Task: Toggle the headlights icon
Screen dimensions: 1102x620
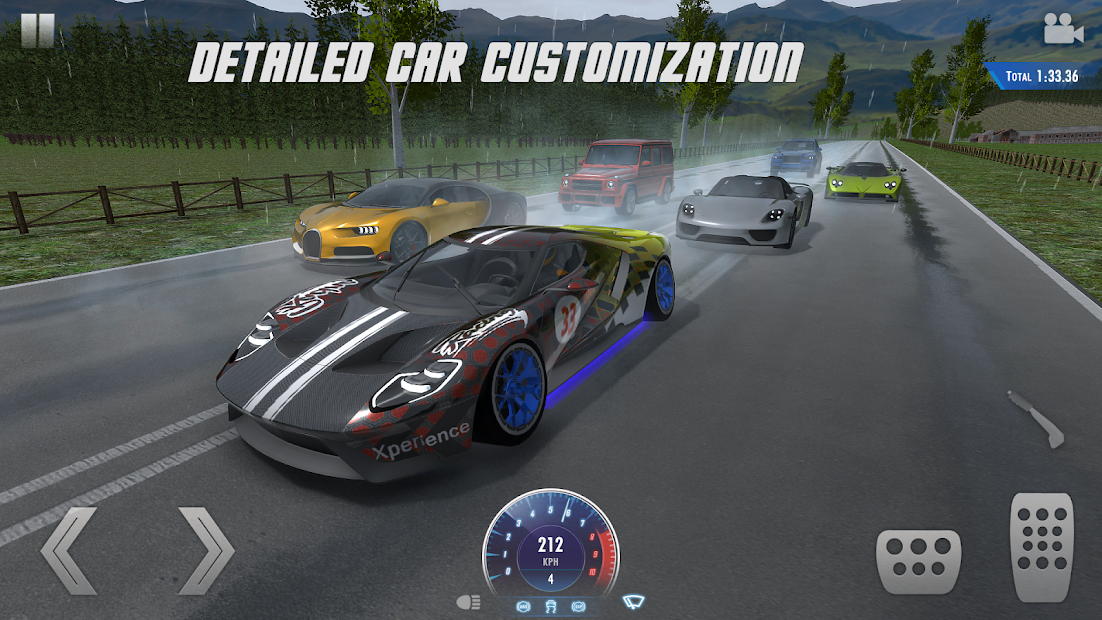Action: pyautogui.click(x=468, y=602)
